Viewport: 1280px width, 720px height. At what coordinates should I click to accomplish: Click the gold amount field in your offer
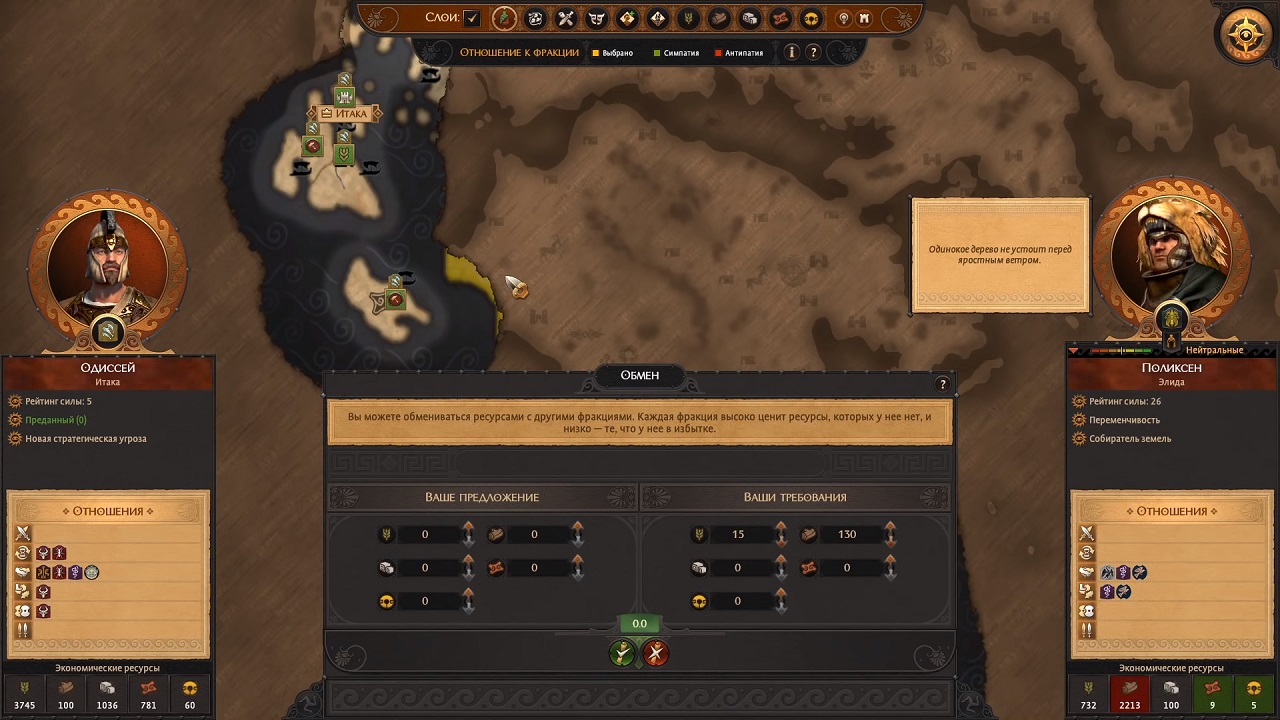point(425,601)
